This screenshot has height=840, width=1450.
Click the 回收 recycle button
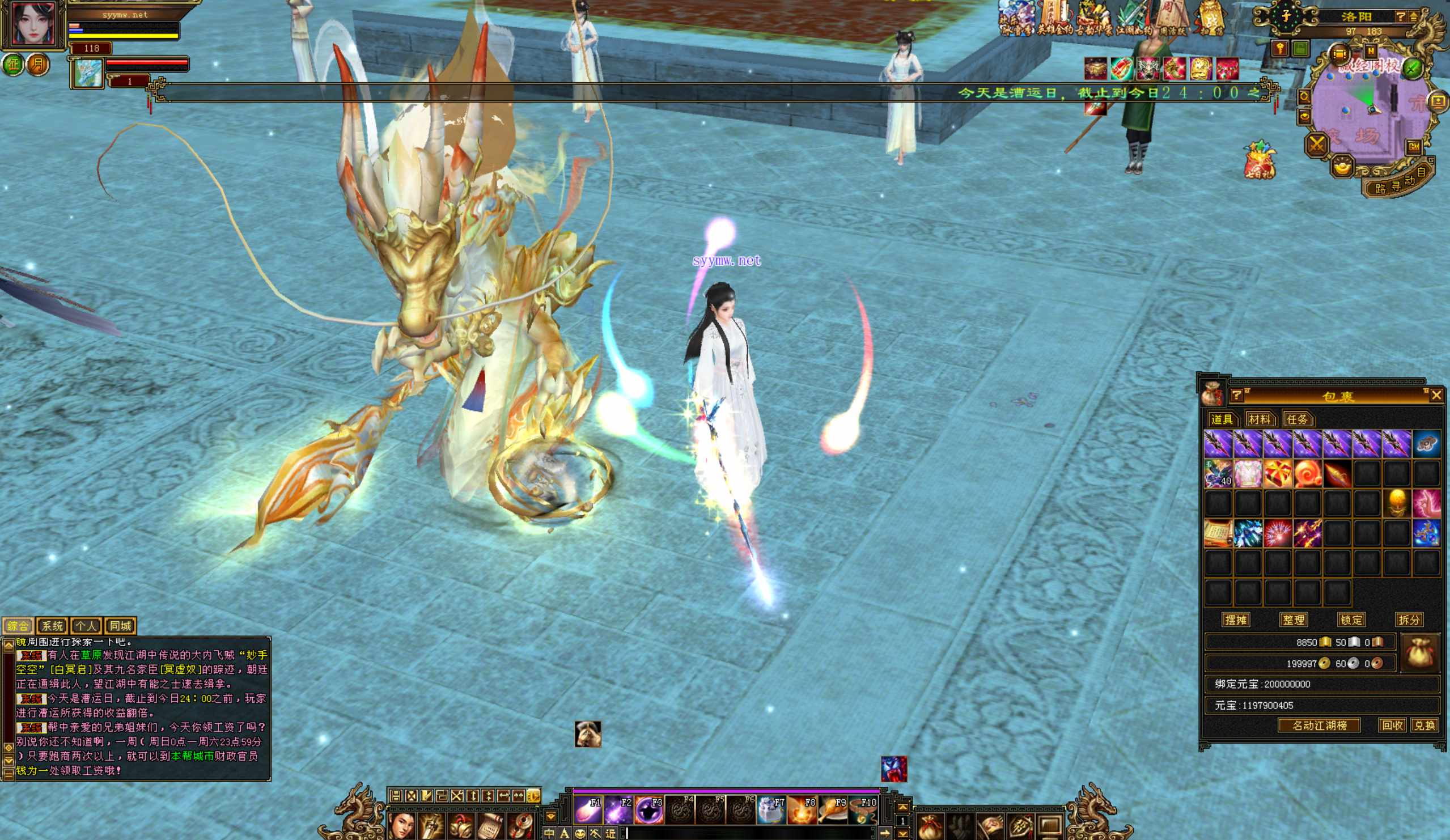point(1392,726)
